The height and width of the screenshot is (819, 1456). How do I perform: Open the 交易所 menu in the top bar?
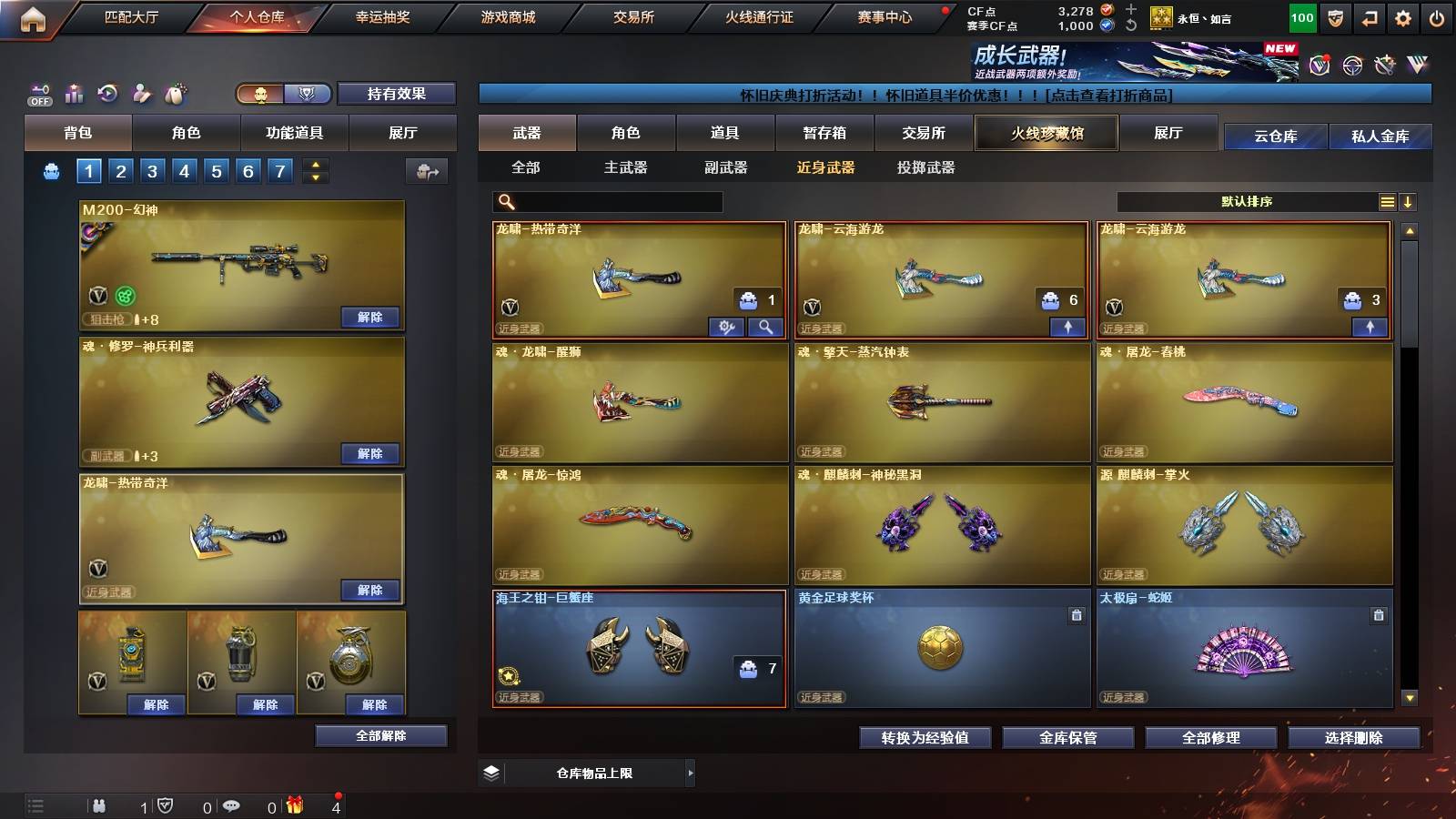coord(632,16)
